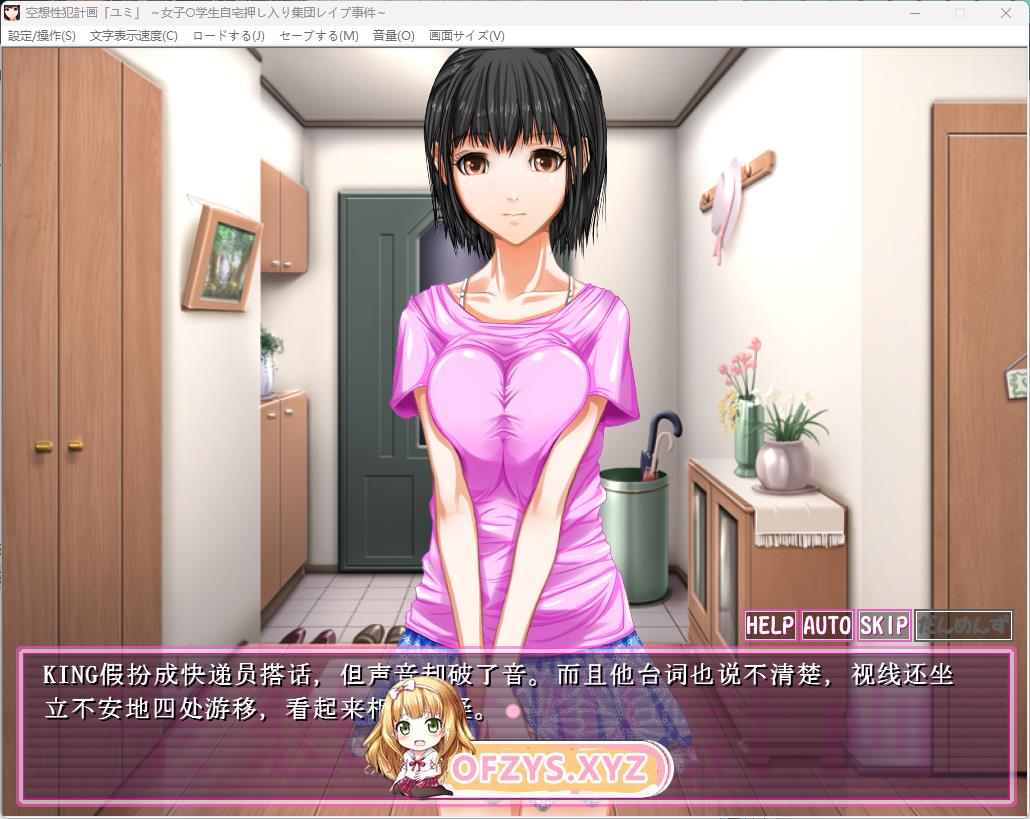Viewport: 1030px width, 819px height.
Task: Open the 音量(O) volume menu
Action: pos(393,36)
